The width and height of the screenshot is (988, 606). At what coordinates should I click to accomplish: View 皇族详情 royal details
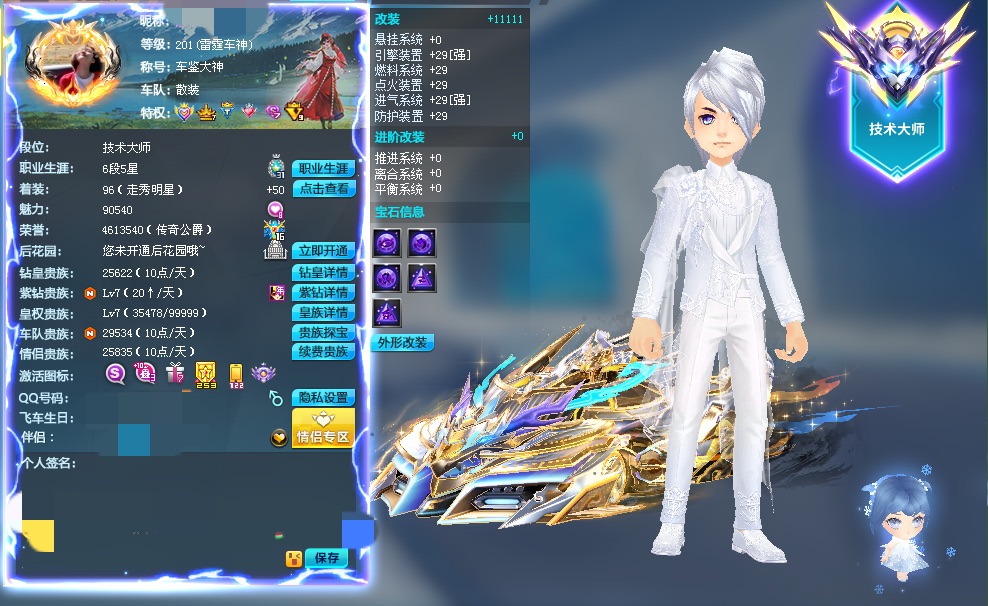click(323, 313)
